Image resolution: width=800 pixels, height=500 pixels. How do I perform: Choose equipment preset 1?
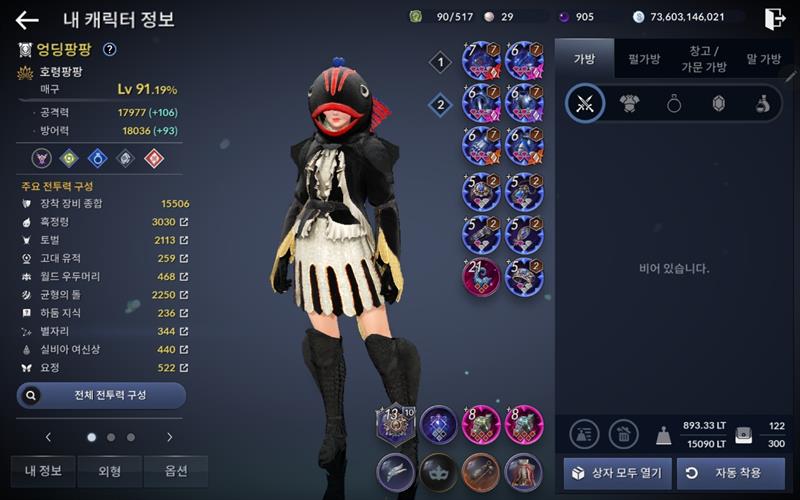click(x=440, y=63)
